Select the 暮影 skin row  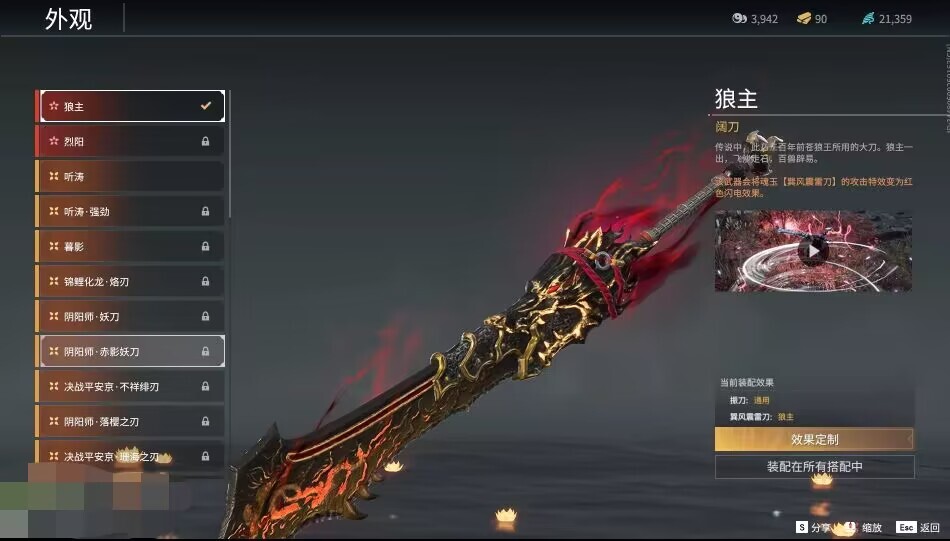tap(130, 246)
